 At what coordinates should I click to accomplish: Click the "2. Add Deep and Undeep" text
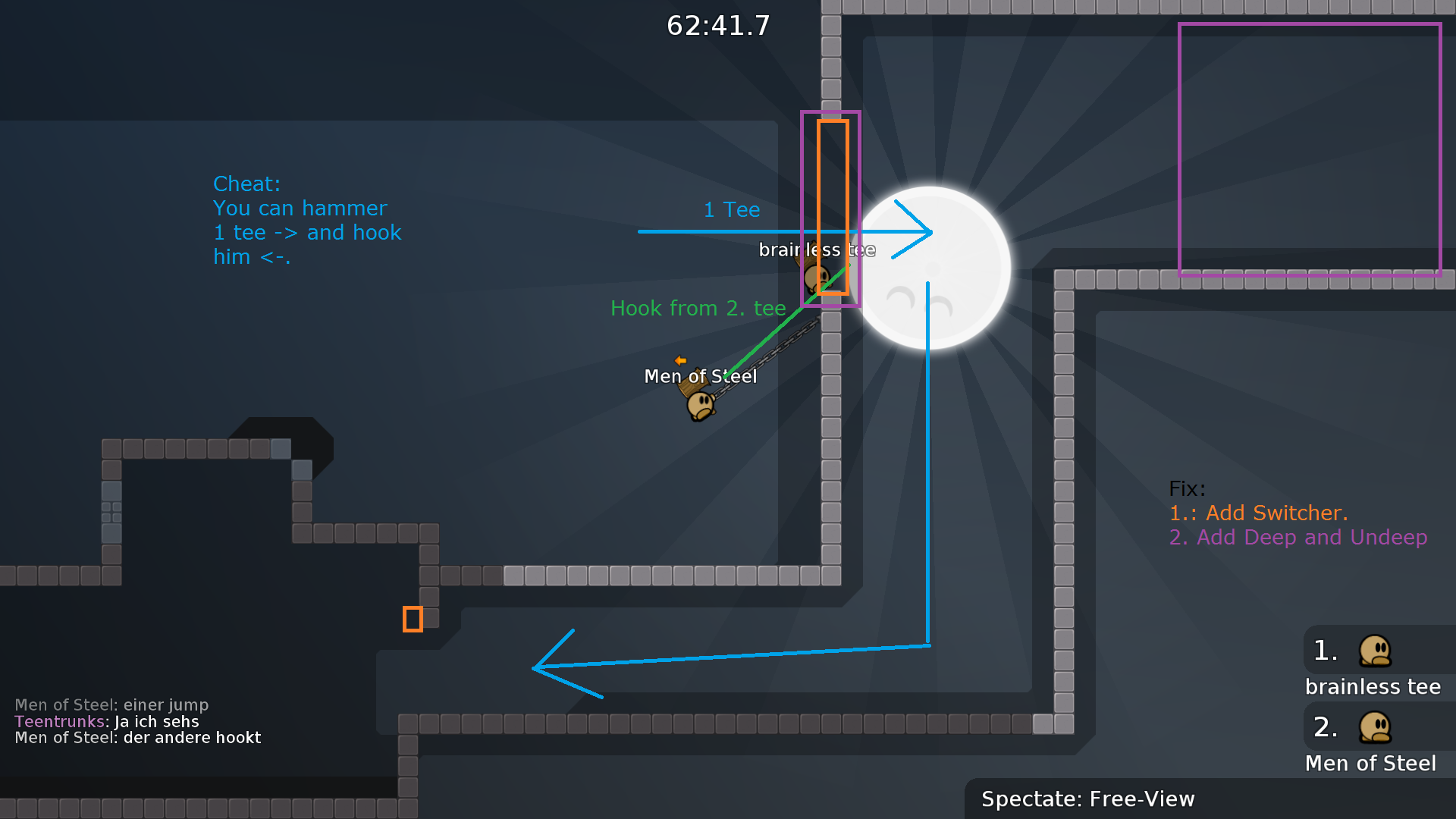coord(1298,538)
